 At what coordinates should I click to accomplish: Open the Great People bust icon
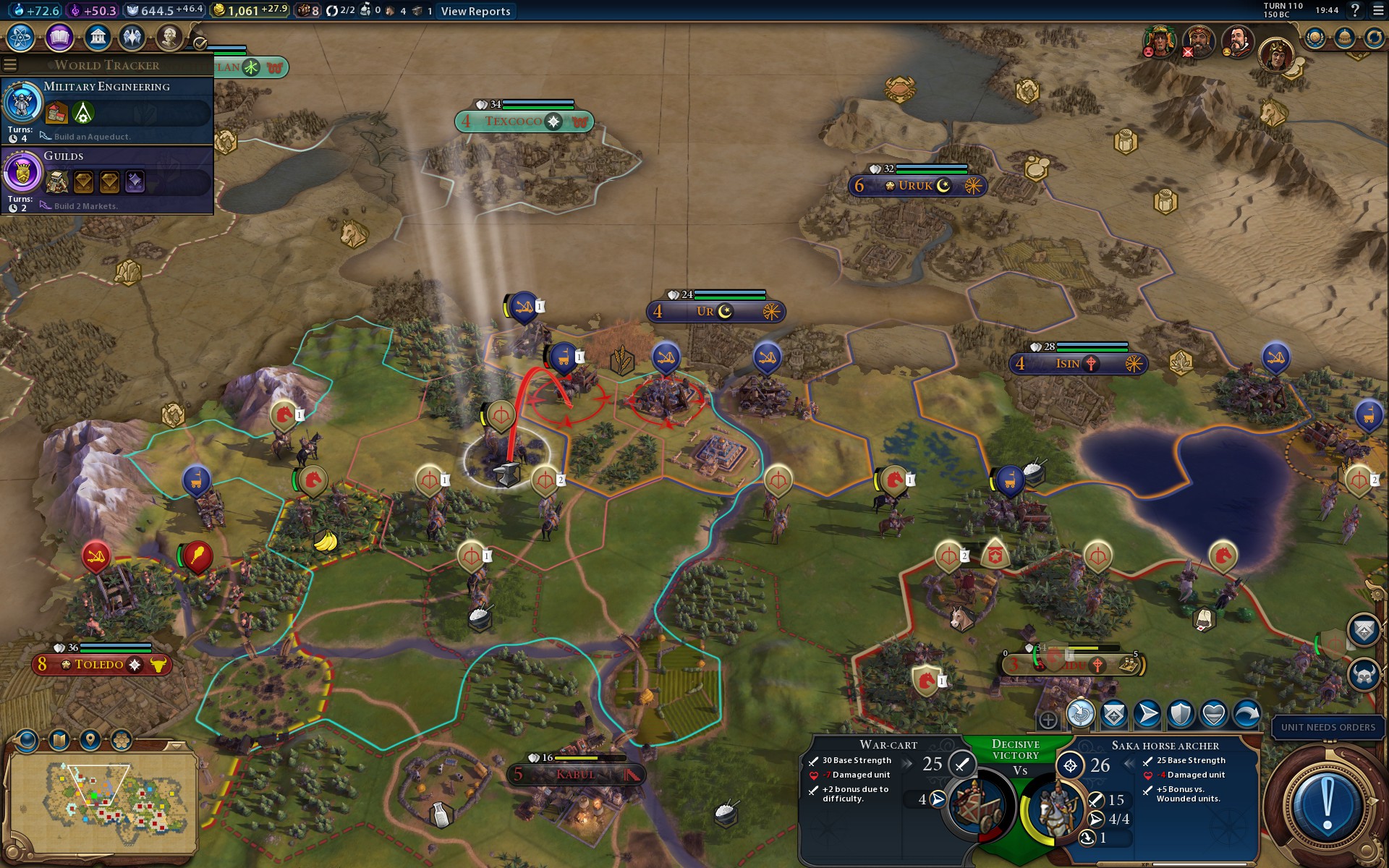click(169, 37)
